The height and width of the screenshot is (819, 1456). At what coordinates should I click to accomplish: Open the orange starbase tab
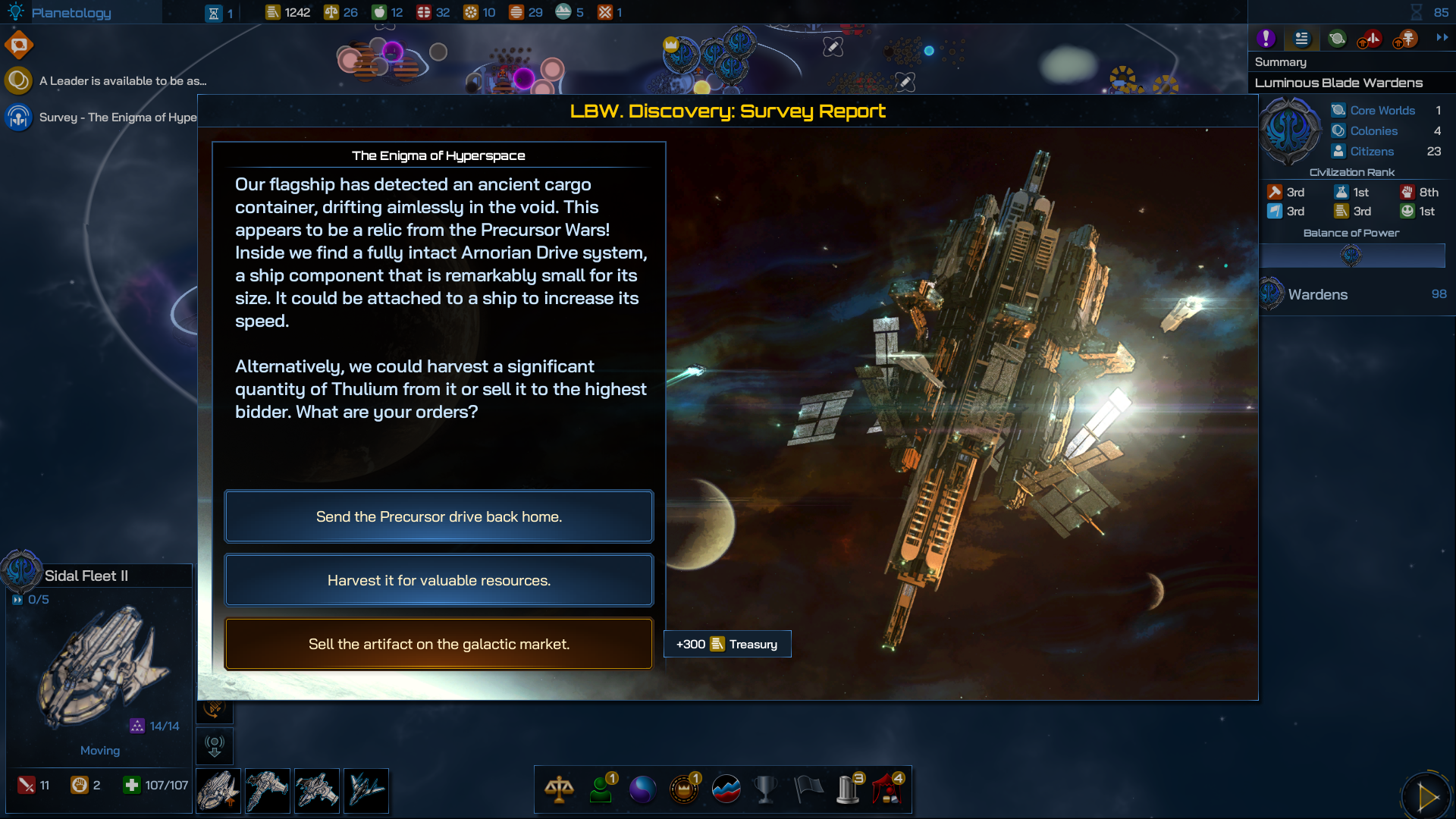click(1406, 38)
